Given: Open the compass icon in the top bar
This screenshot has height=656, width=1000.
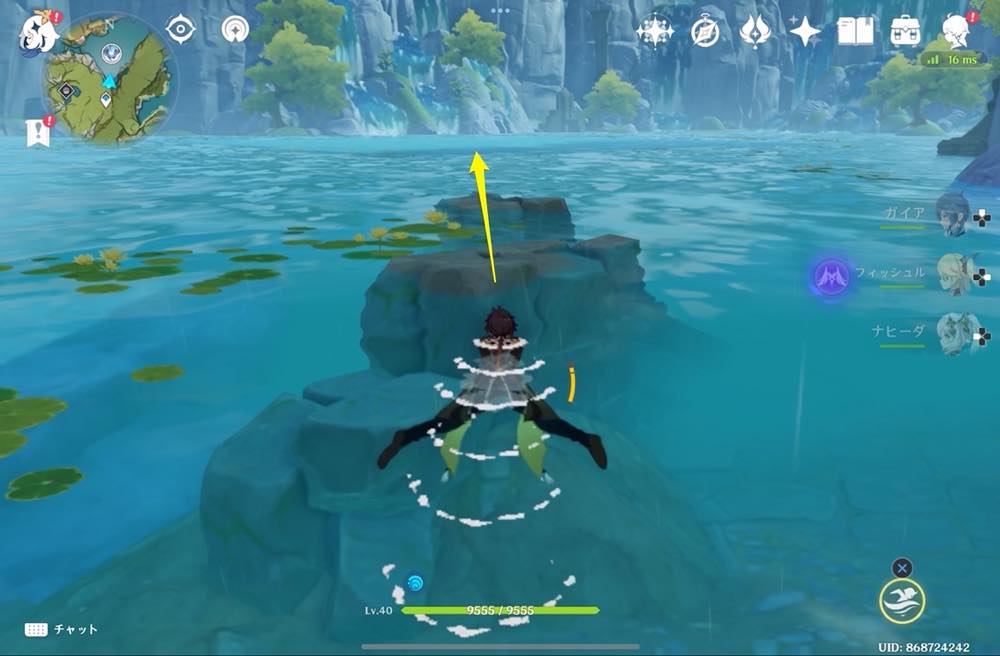Looking at the screenshot, I should coord(705,32).
